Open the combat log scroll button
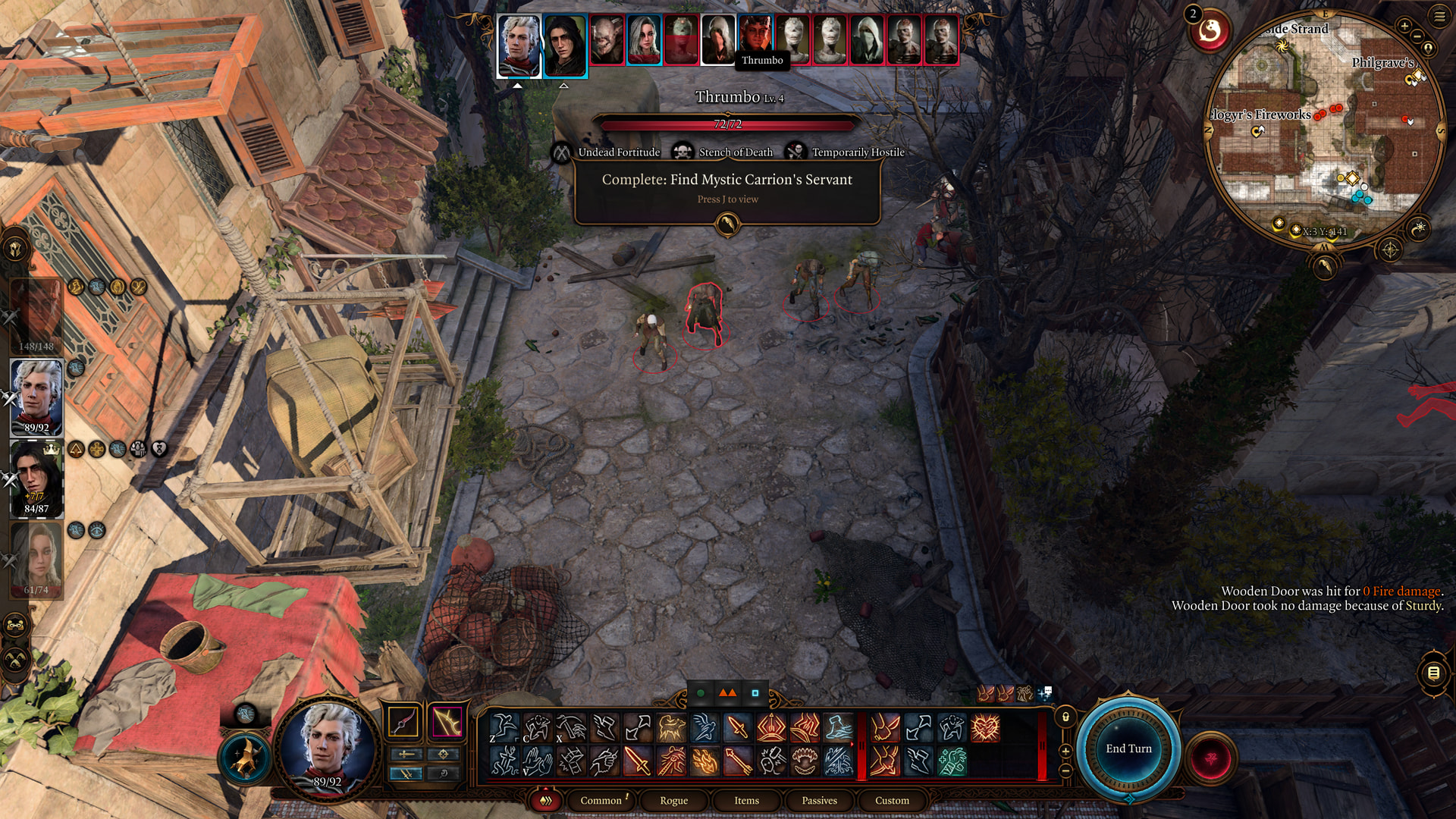Viewport: 1456px width, 819px height. coord(1433,673)
